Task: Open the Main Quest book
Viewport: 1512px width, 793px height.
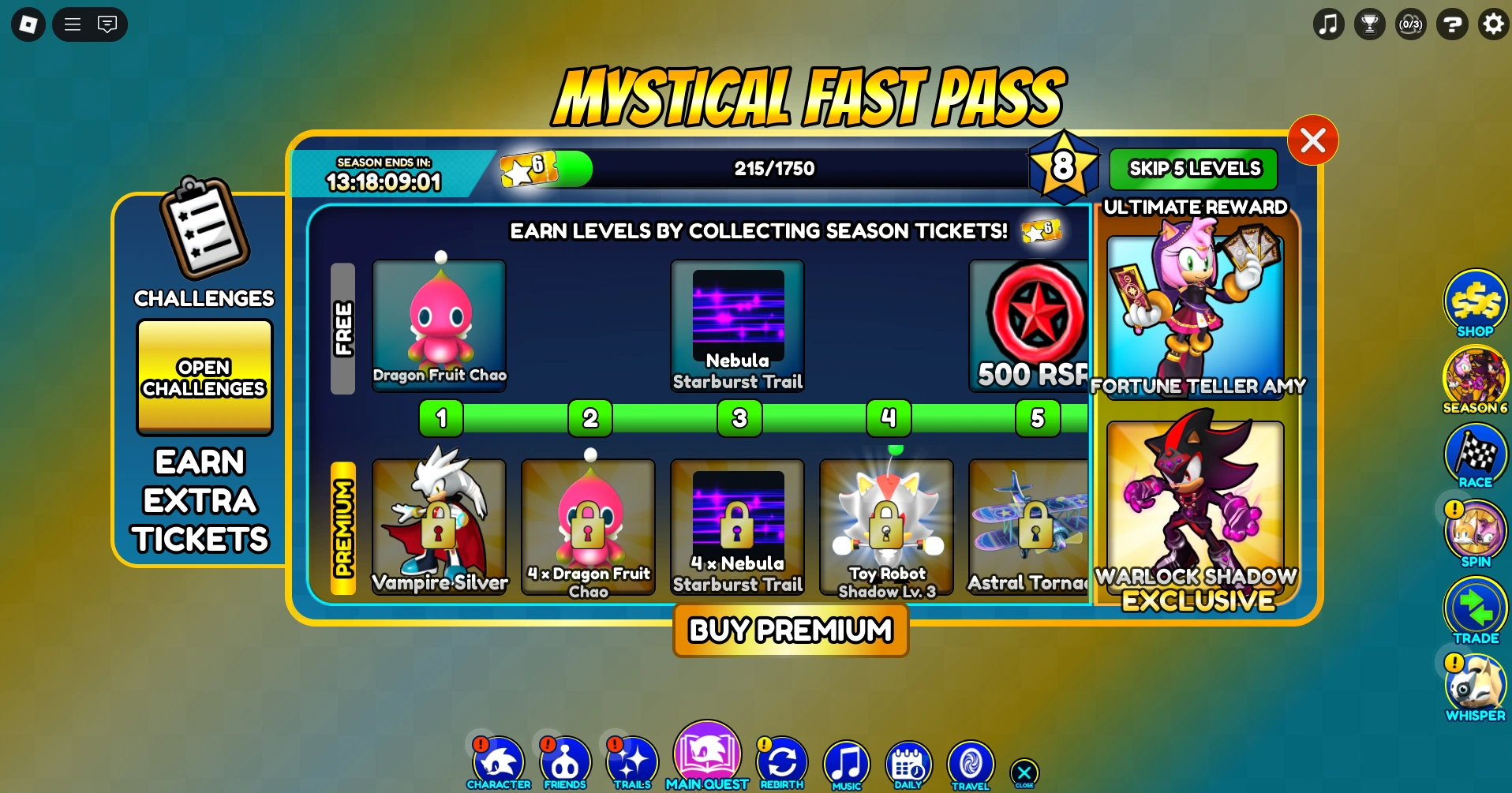Action: [707, 754]
